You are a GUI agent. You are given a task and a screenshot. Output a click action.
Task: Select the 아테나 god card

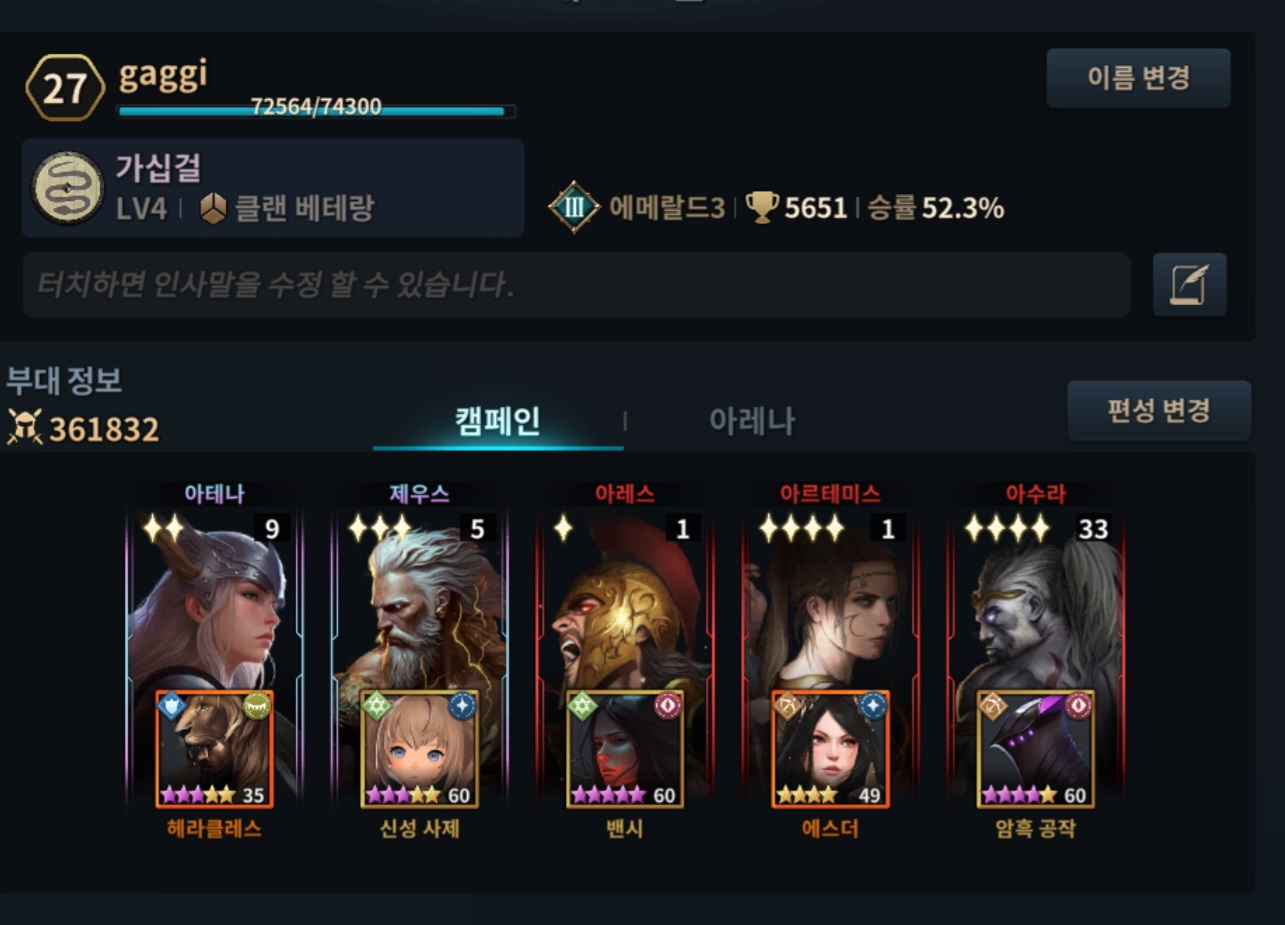[x=215, y=600]
